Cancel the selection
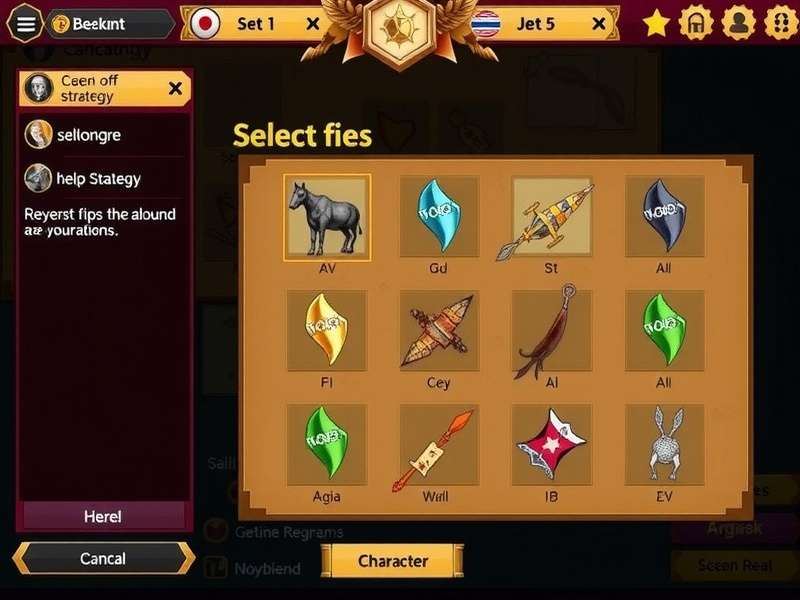800x600 pixels. pyautogui.click(x=103, y=558)
